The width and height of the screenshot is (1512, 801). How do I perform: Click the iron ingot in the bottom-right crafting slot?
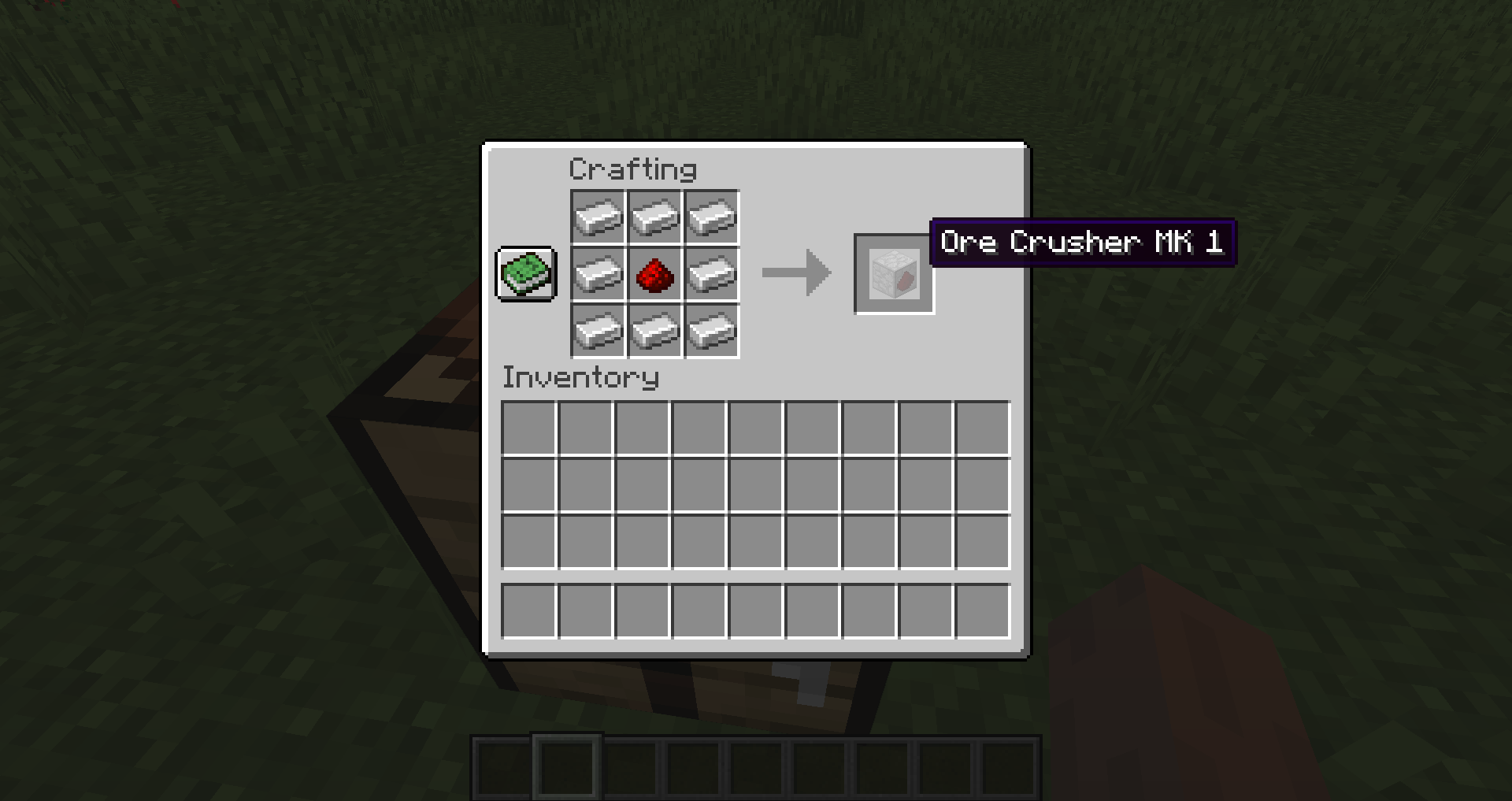point(711,331)
